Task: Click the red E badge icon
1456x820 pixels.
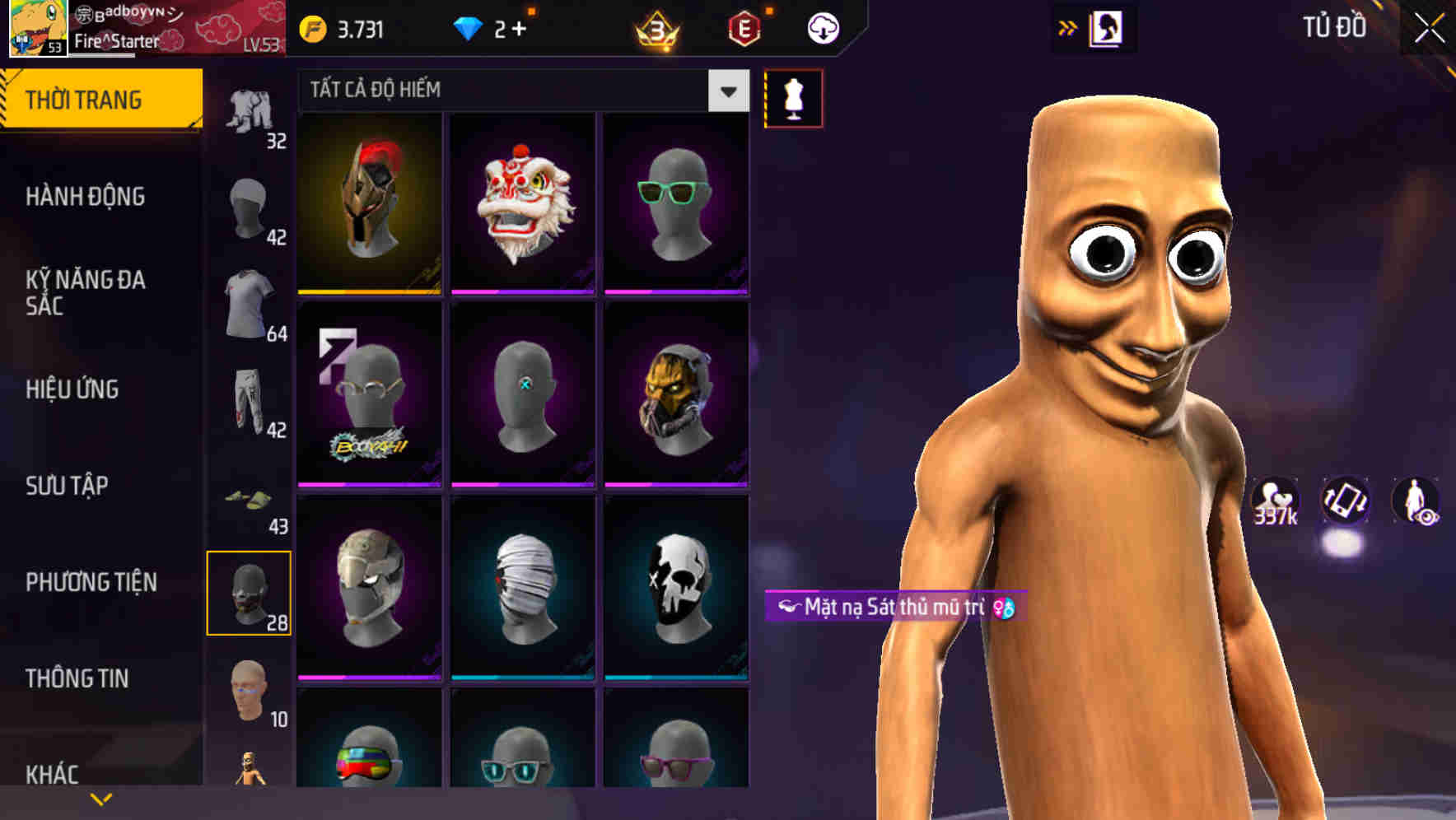Action: (745, 27)
